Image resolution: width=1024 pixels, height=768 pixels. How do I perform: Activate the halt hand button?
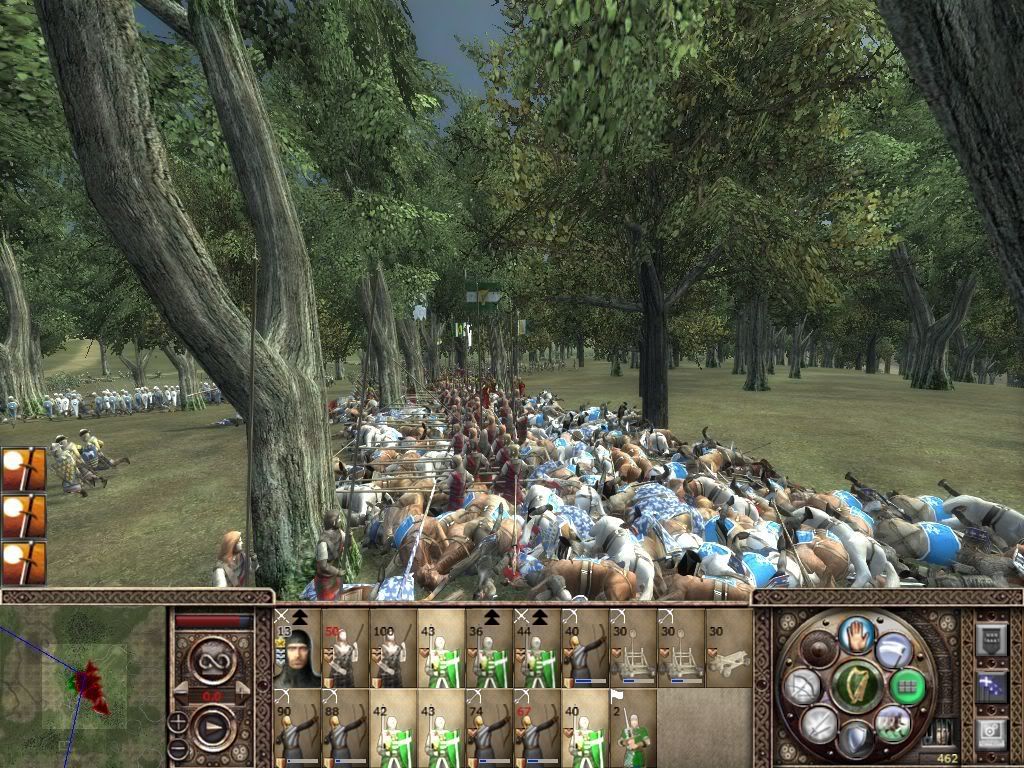[x=856, y=634]
